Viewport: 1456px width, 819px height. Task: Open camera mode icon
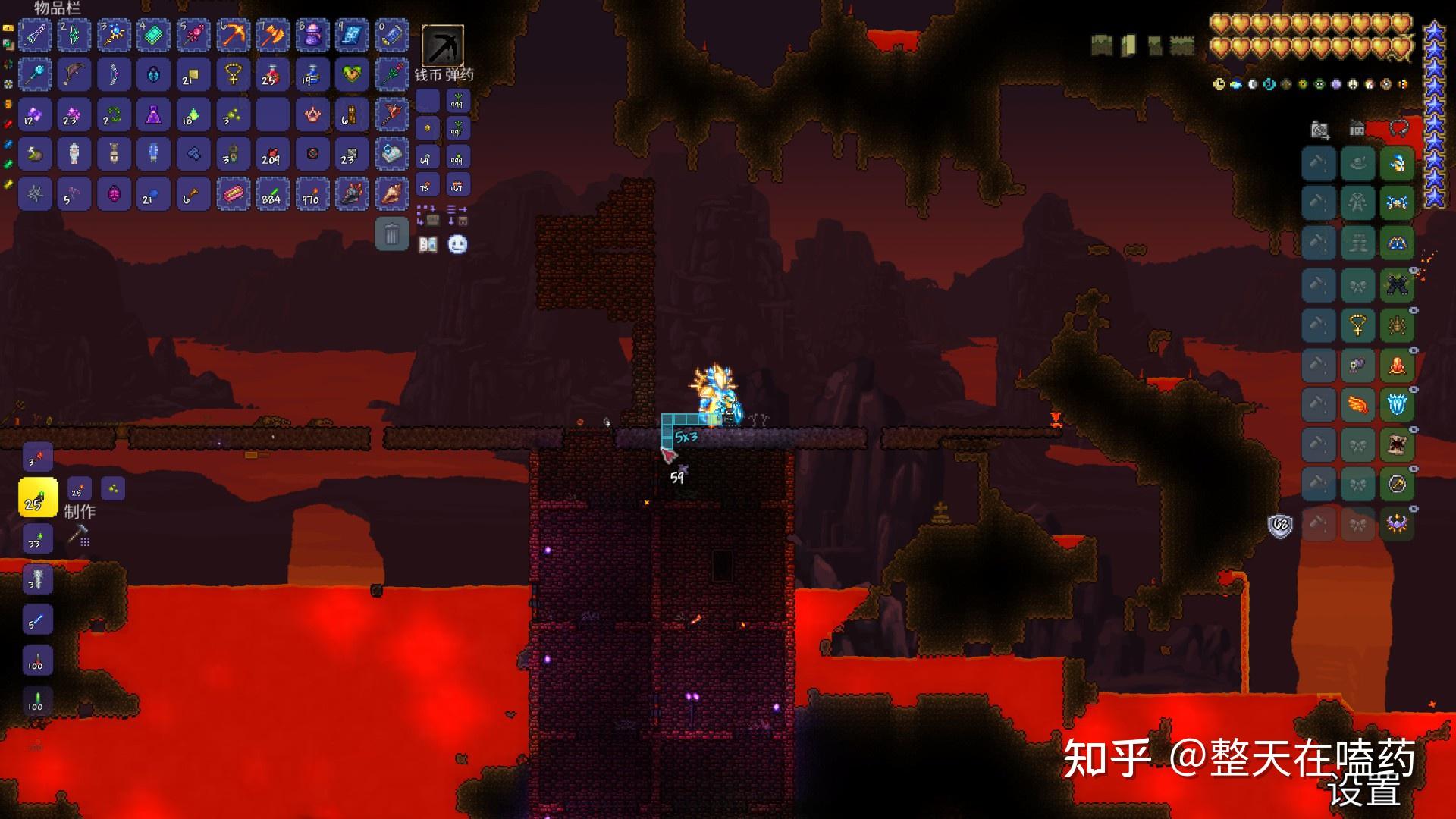[1320, 130]
